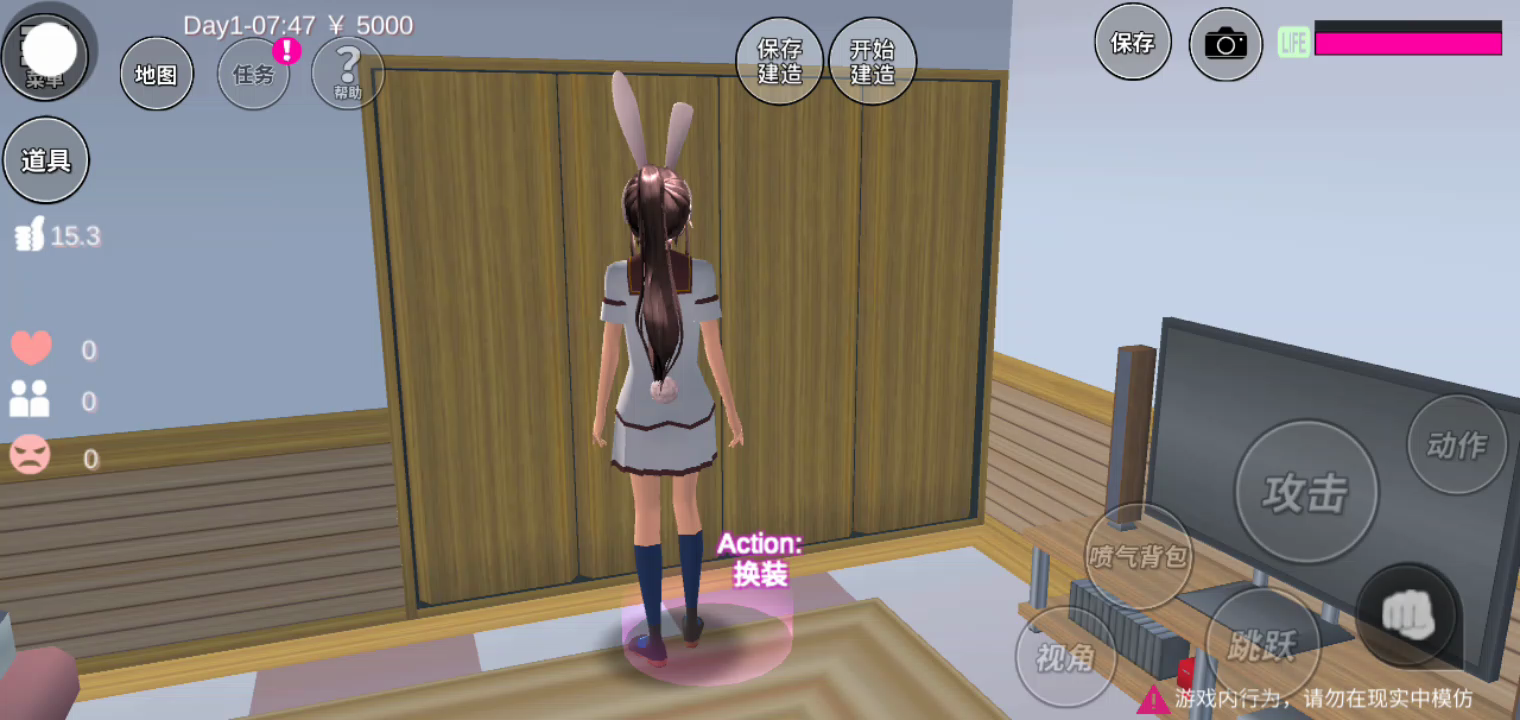The image size is (1520, 720).
Task: Save the game with 保存
Action: coord(1132,42)
